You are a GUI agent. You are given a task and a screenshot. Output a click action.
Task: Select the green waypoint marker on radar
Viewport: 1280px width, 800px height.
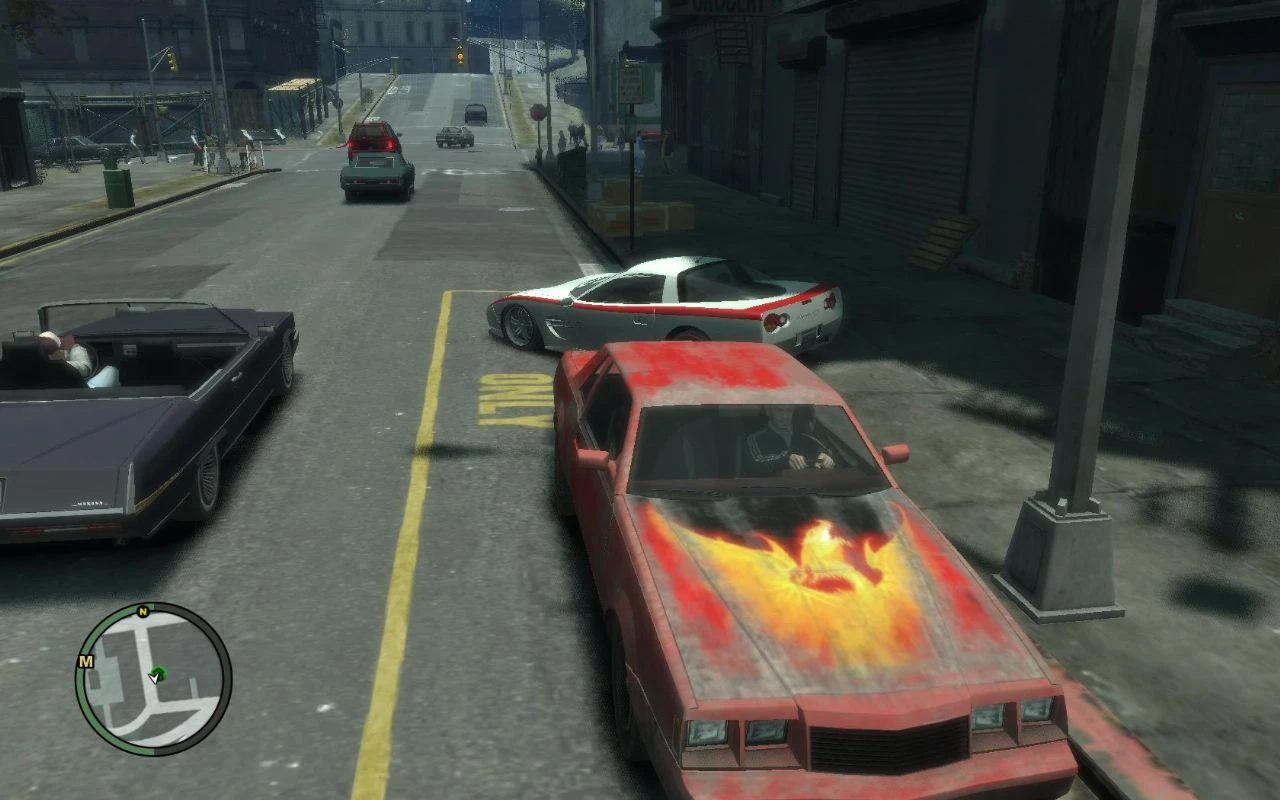(x=159, y=671)
